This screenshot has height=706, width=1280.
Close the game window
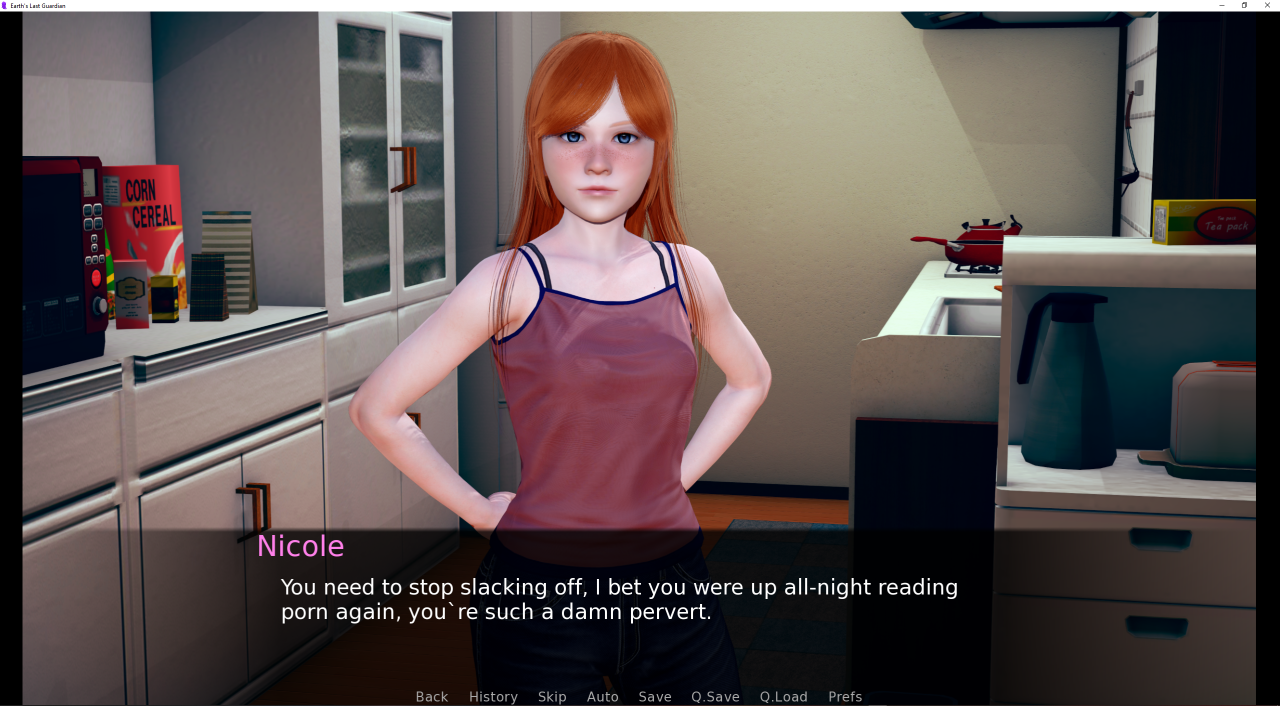pyautogui.click(x=1267, y=5)
